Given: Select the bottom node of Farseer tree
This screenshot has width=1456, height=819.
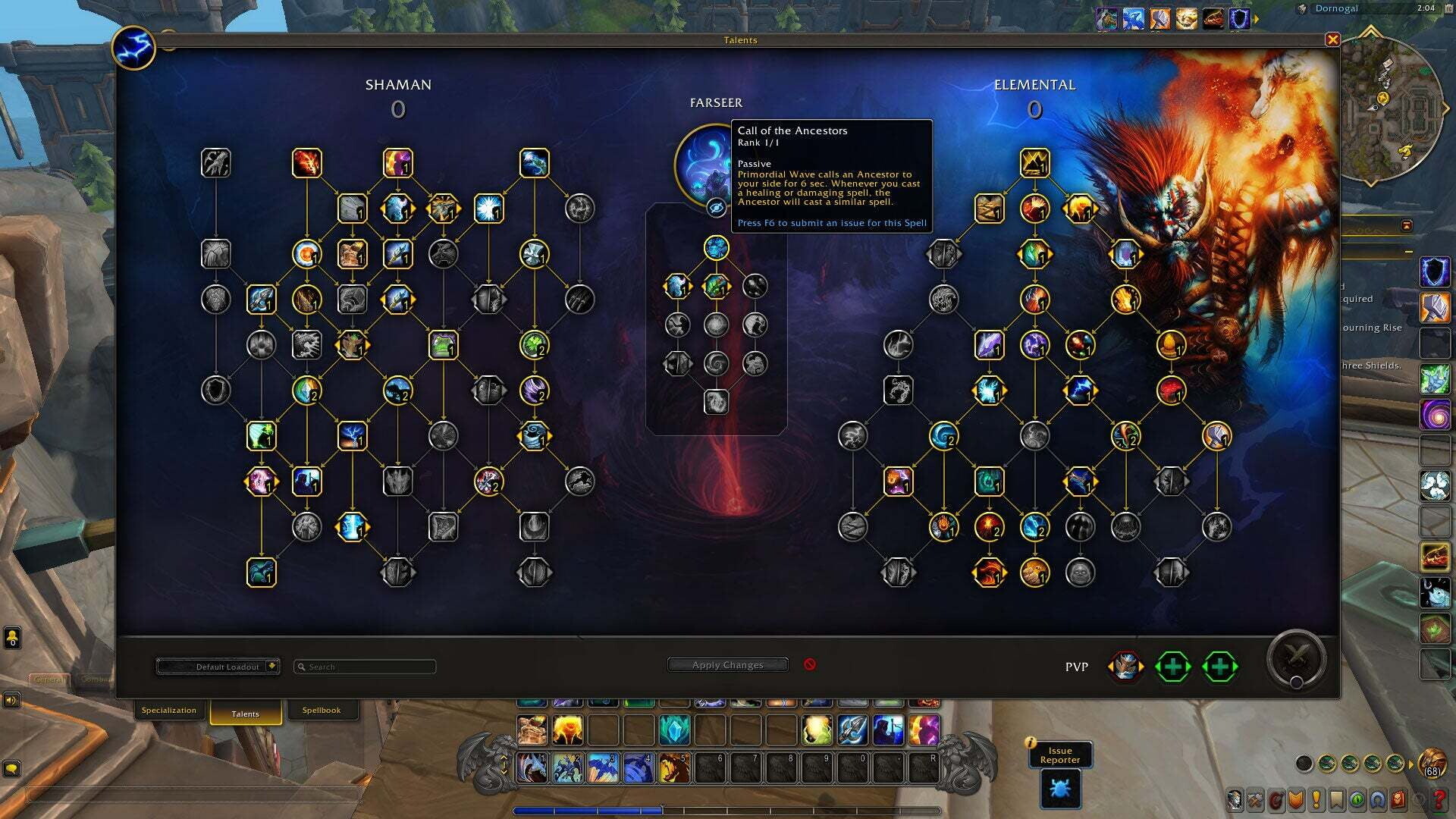Looking at the screenshot, I should coord(716,402).
